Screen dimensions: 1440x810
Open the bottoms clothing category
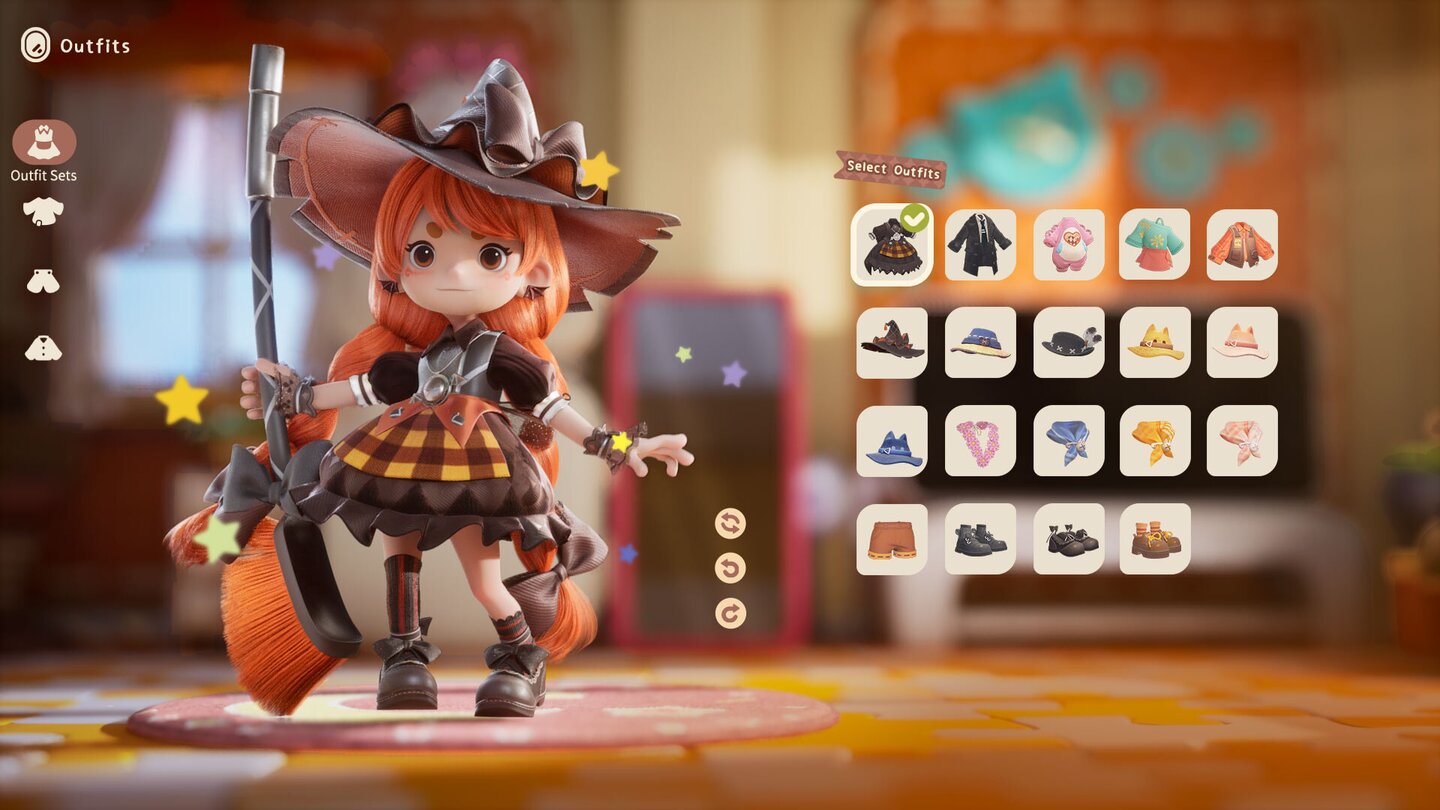40,280
